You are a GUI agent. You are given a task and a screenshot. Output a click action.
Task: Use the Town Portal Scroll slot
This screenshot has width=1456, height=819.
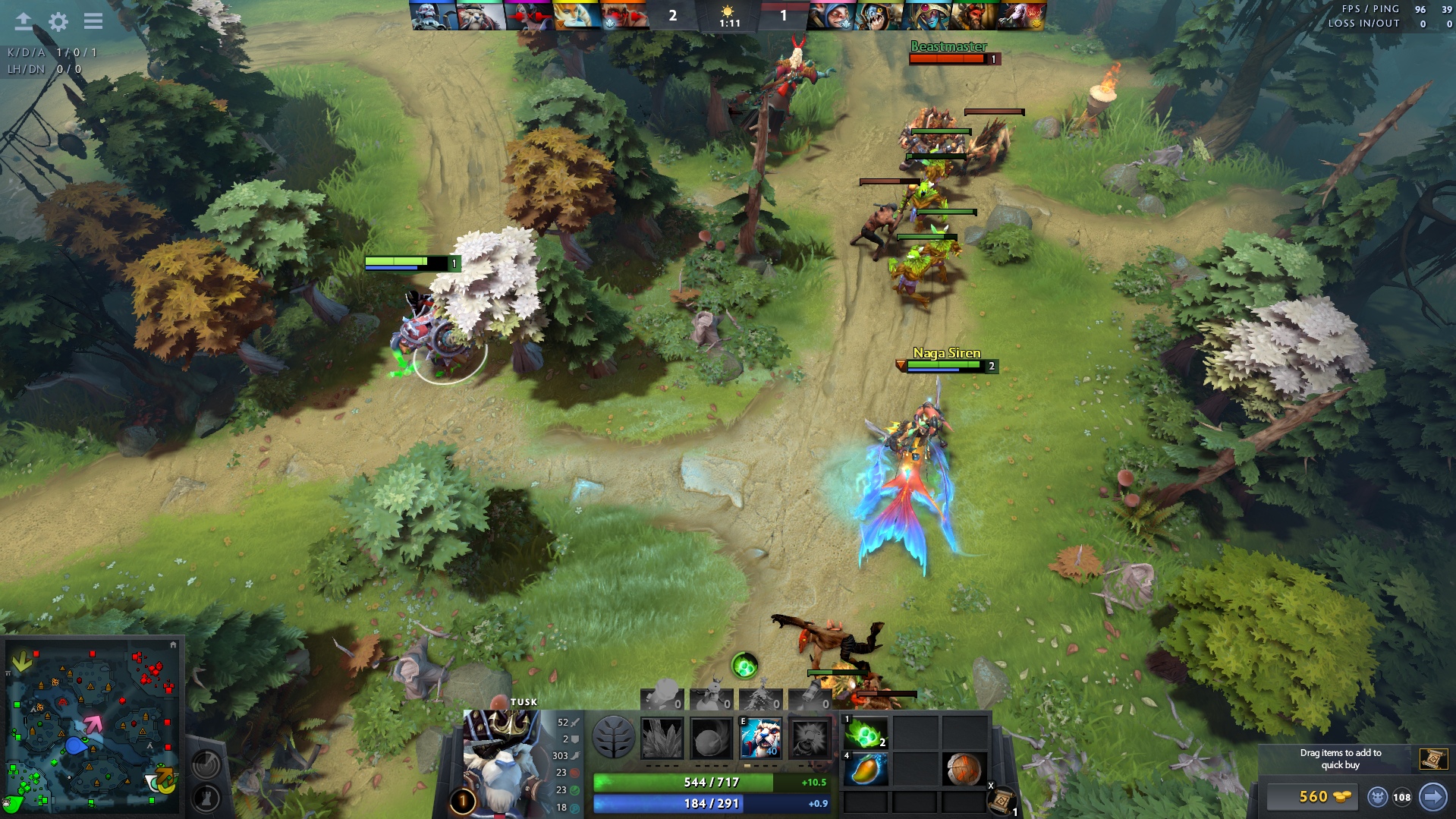coord(1003,801)
